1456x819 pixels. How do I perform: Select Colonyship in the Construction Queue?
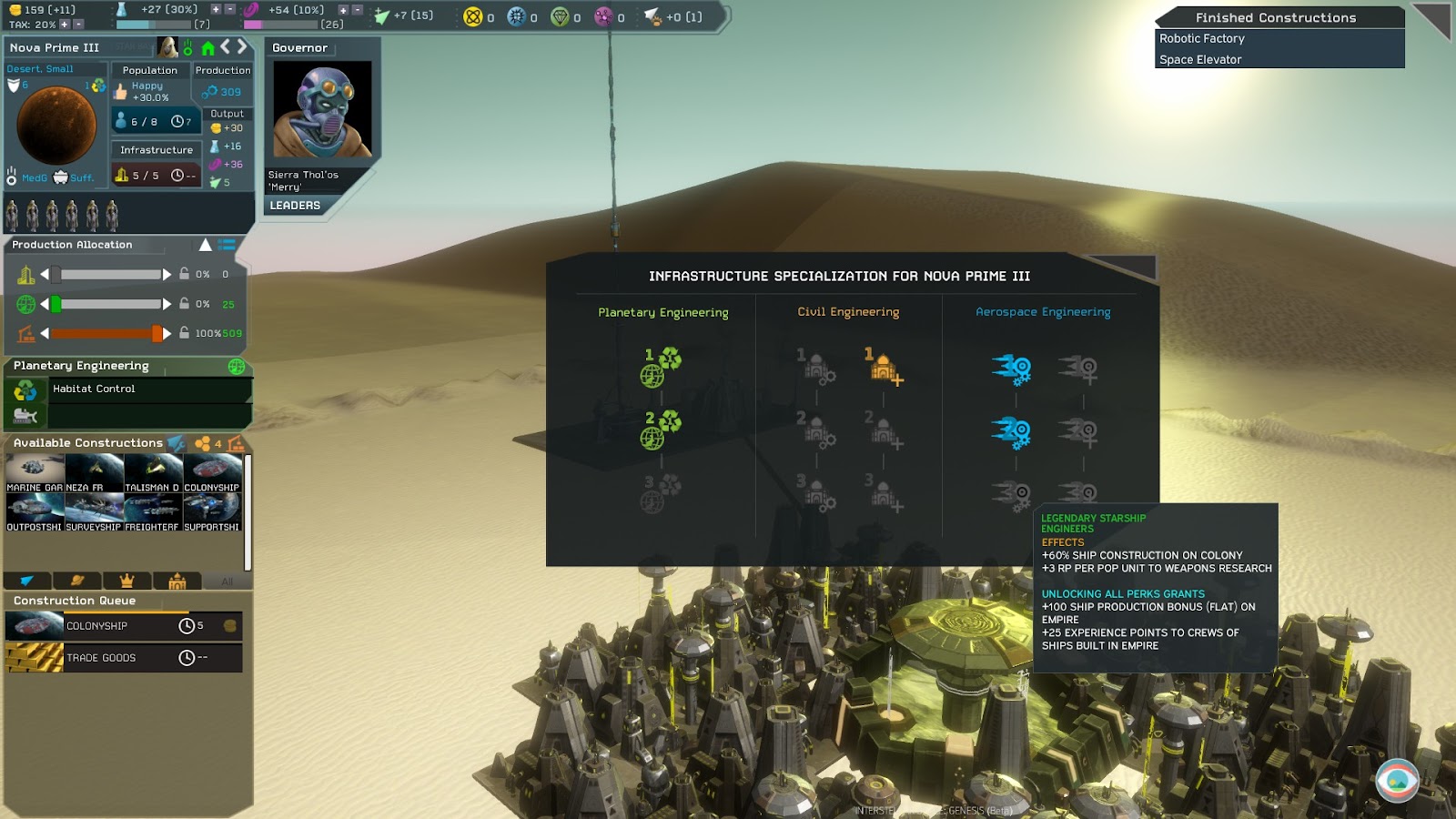[124, 626]
